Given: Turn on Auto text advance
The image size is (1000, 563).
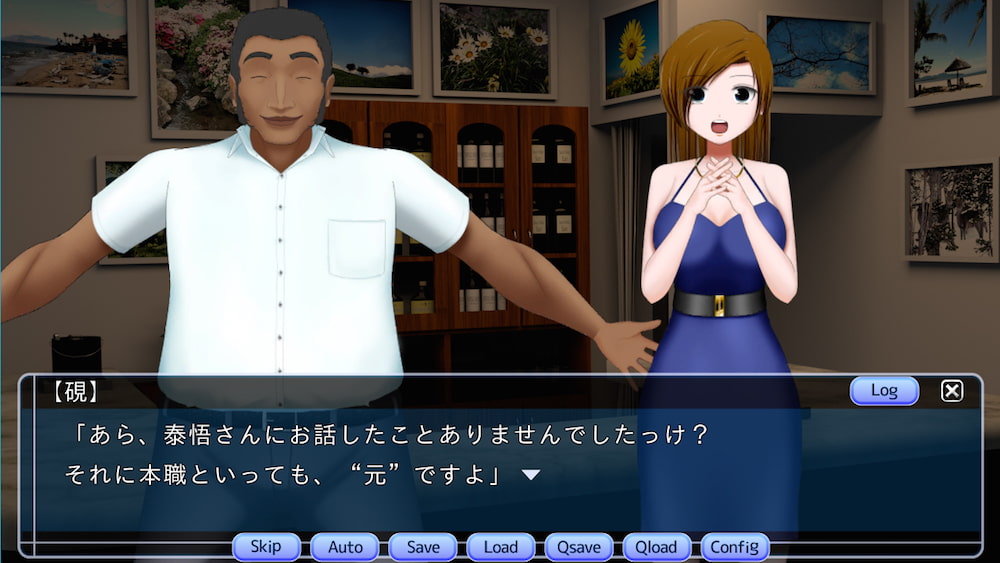Looking at the screenshot, I should [345, 547].
